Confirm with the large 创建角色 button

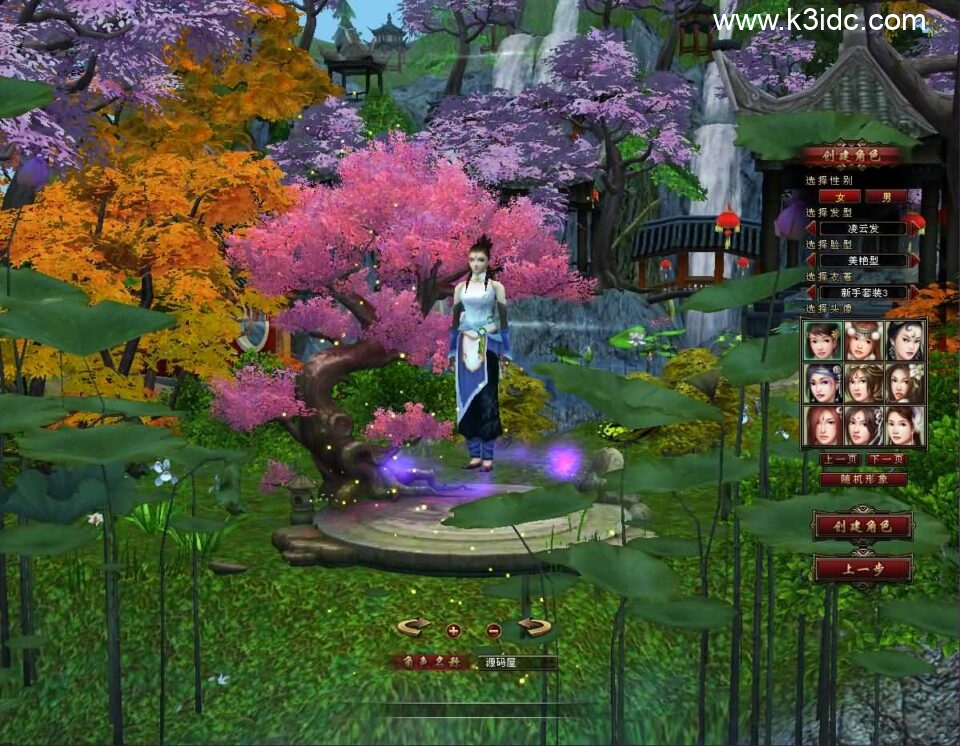[862, 526]
